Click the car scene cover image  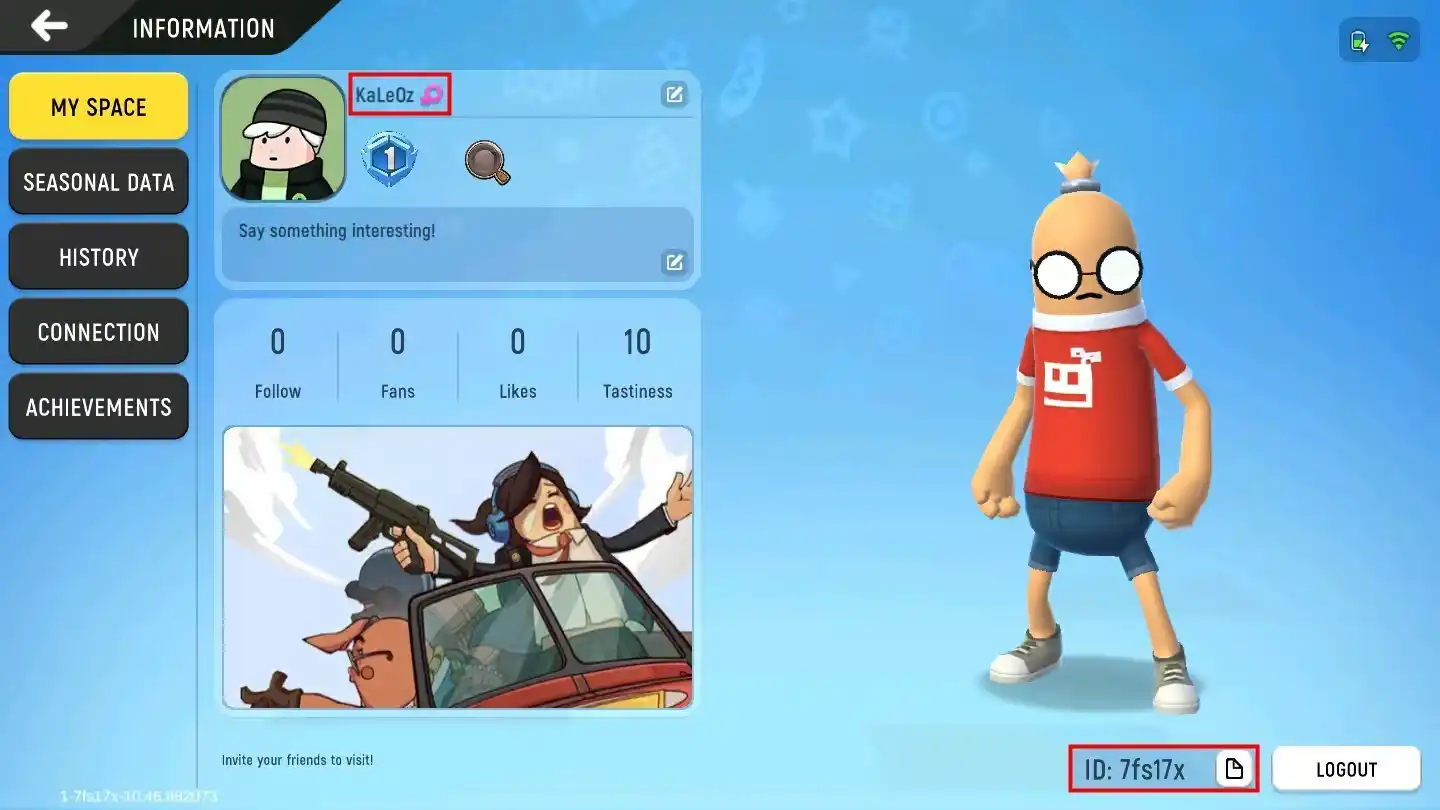coord(457,568)
